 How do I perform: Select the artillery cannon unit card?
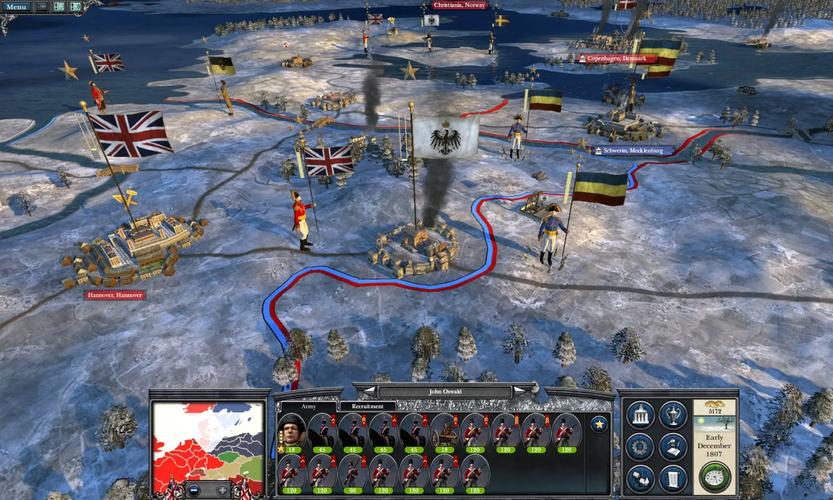[445, 433]
